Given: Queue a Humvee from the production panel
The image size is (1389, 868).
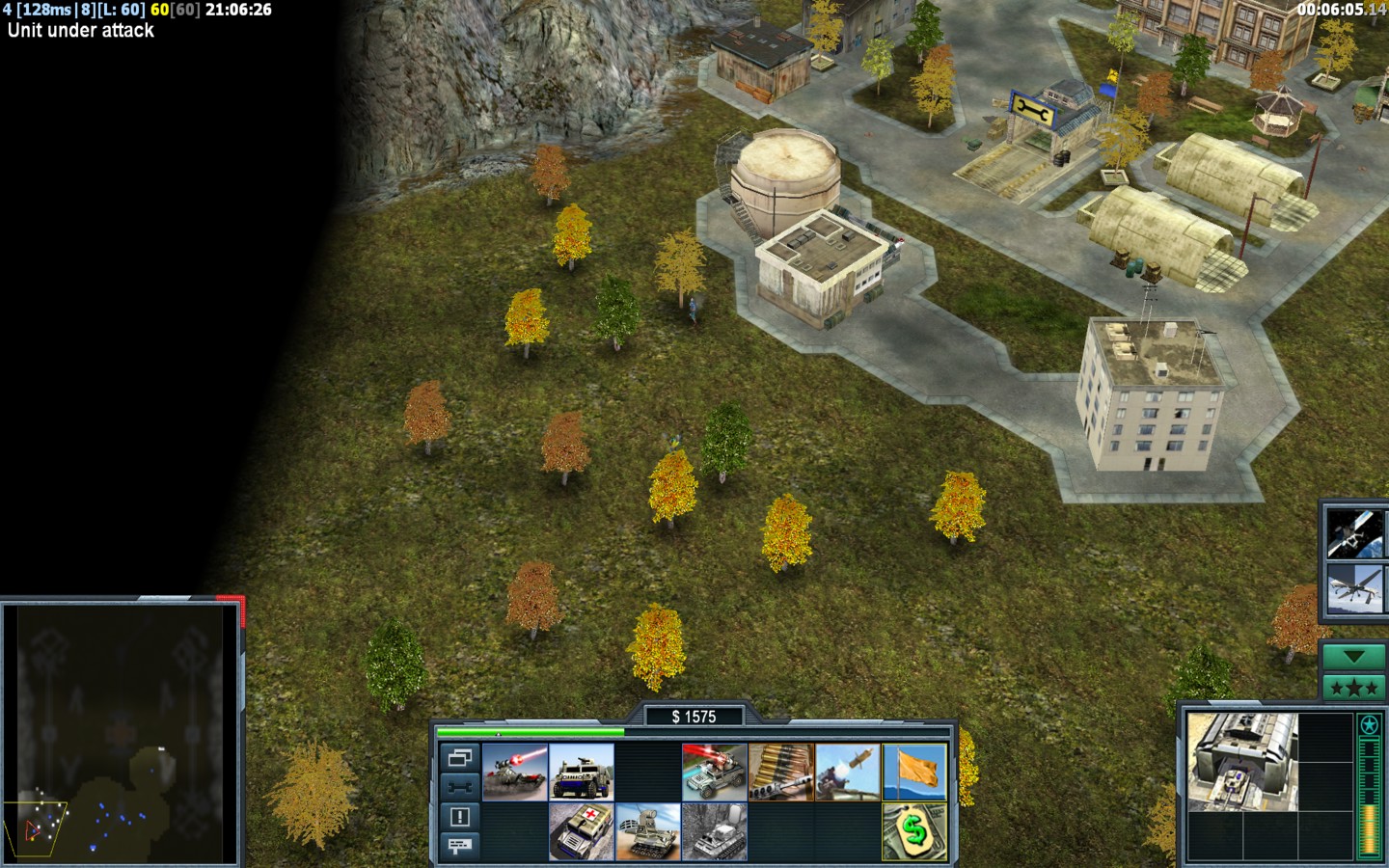Looking at the screenshot, I should click(x=582, y=773).
